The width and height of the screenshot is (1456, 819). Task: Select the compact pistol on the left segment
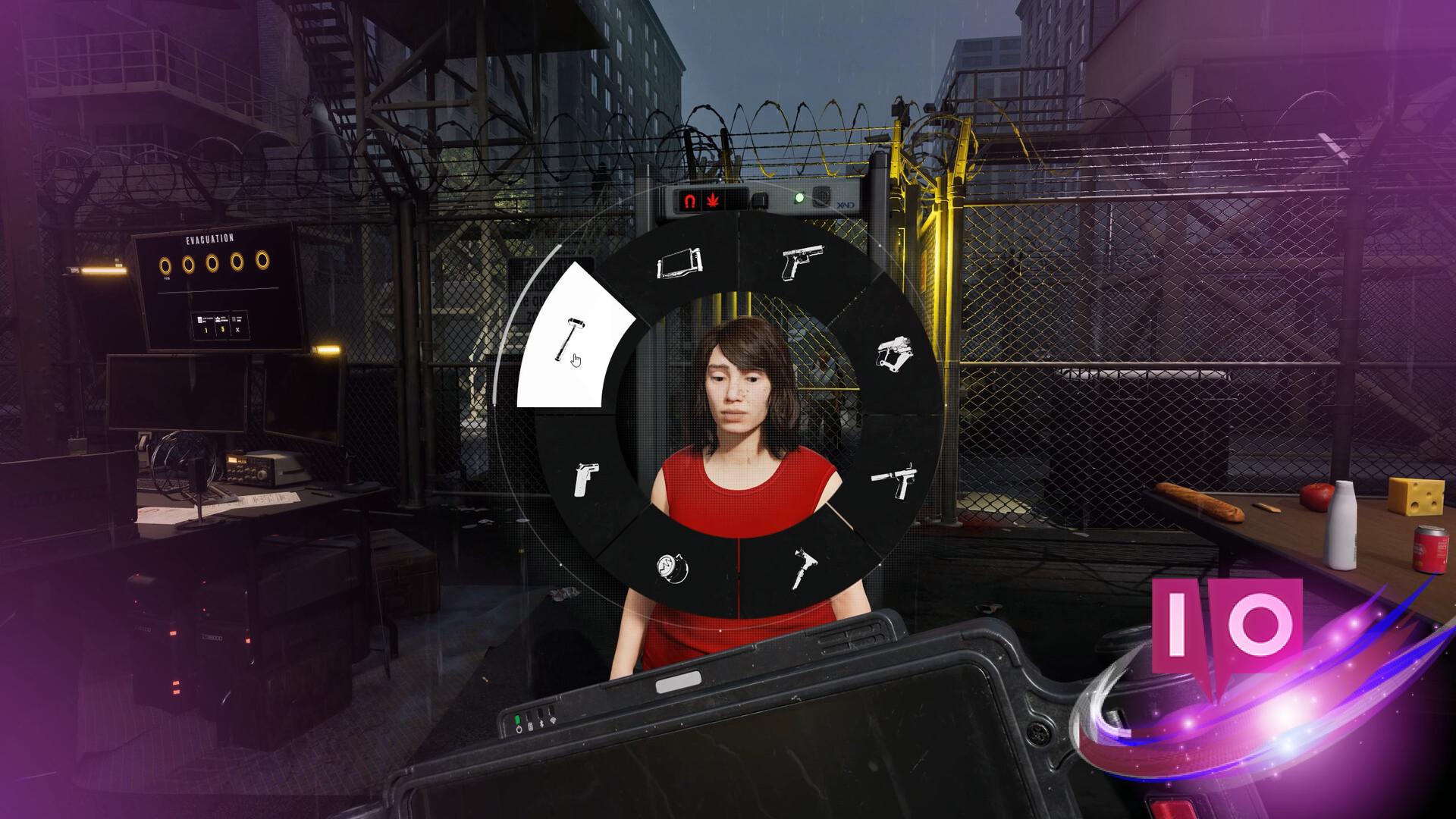pyautogui.click(x=588, y=480)
